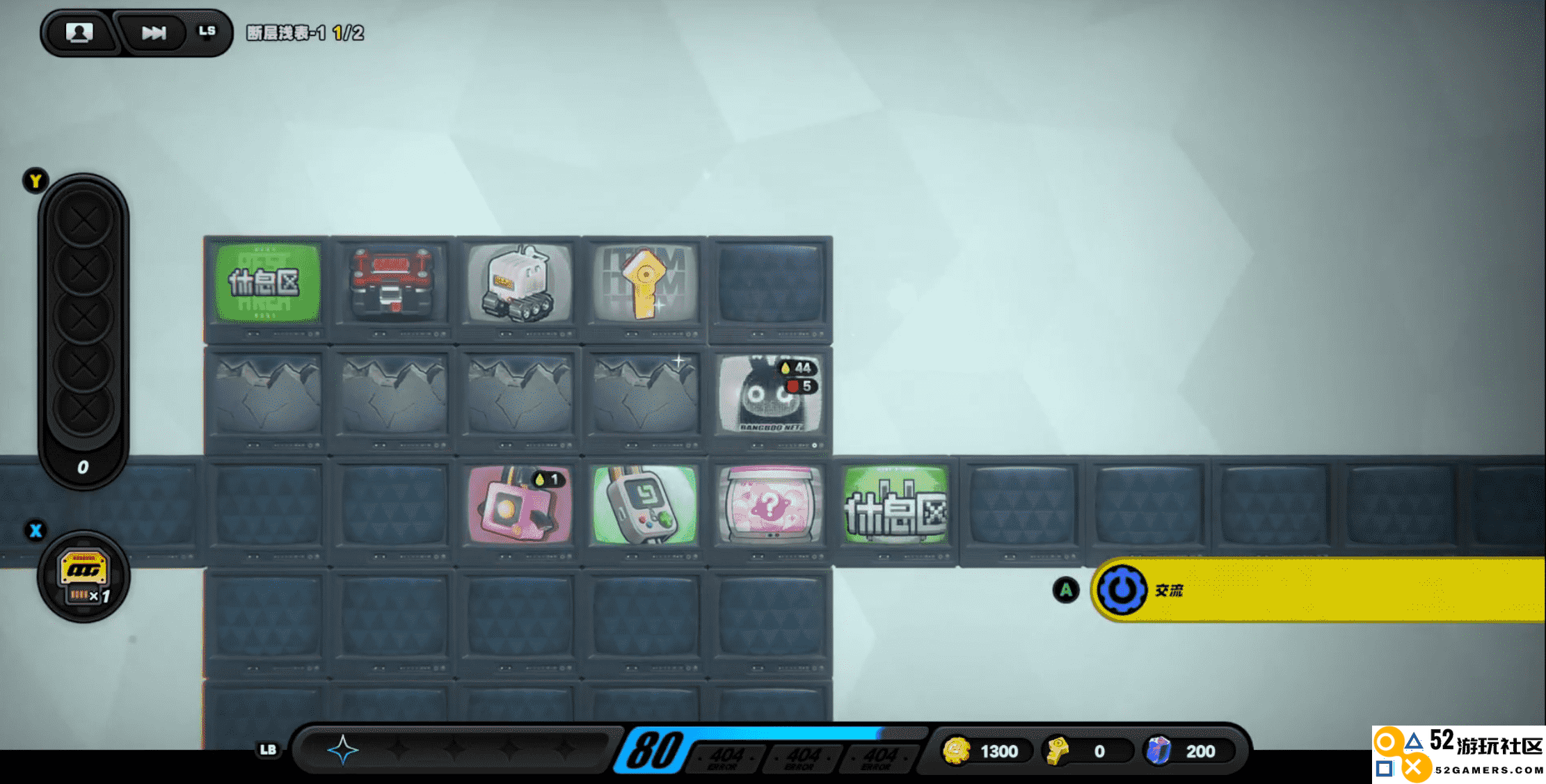Select the top-left green 休息区 tile

[266, 283]
